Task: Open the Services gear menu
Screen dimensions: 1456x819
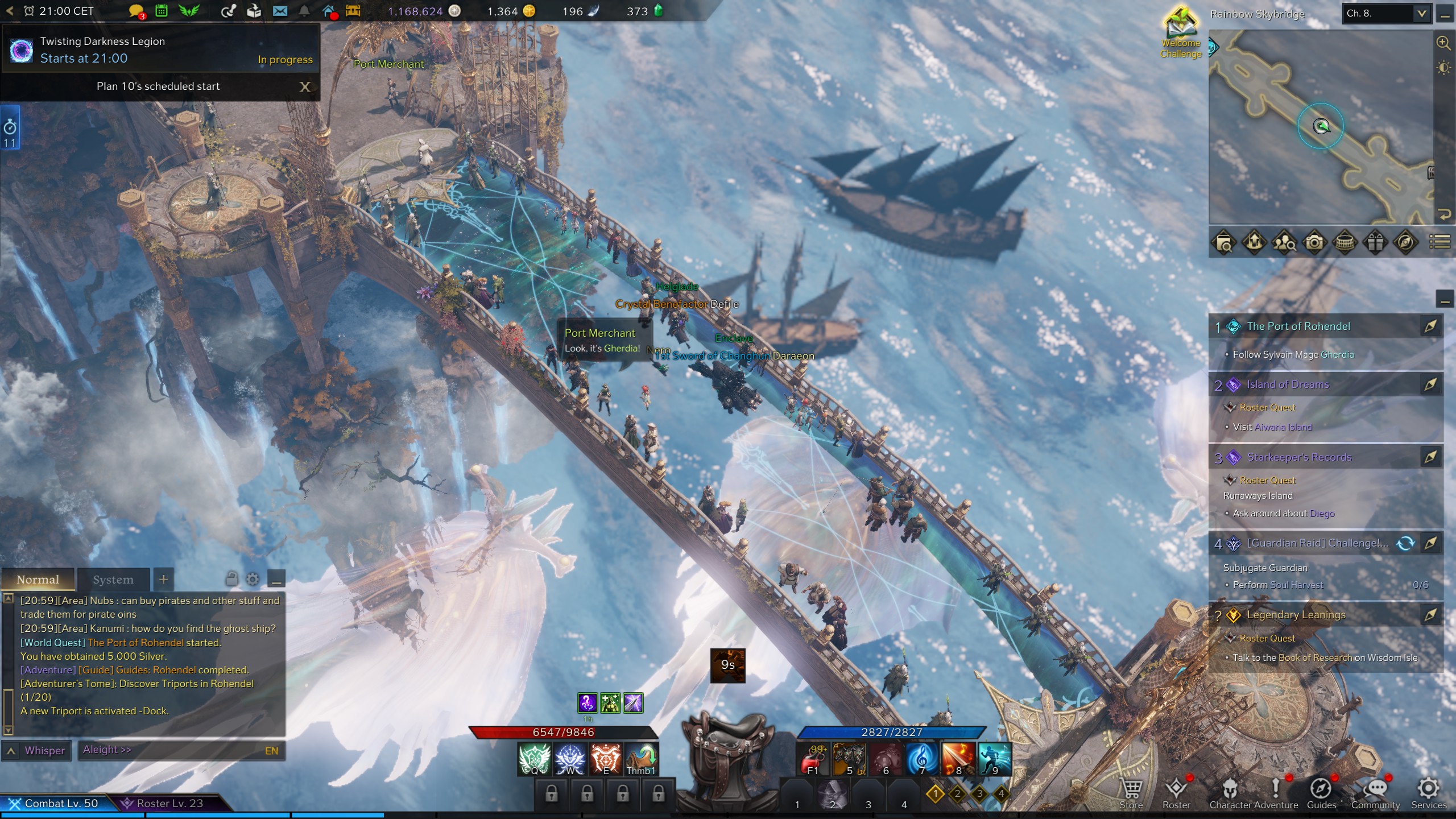Action: [x=1428, y=793]
